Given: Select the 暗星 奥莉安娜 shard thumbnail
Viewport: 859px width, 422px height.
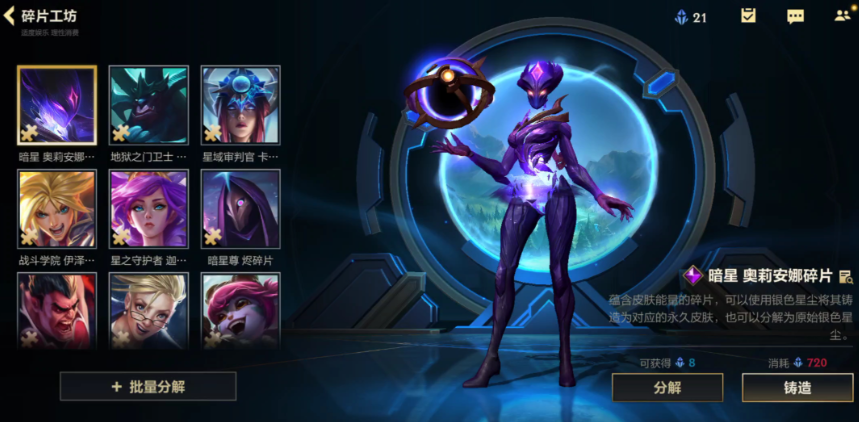Looking at the screenshot, I should pos(57,105).
